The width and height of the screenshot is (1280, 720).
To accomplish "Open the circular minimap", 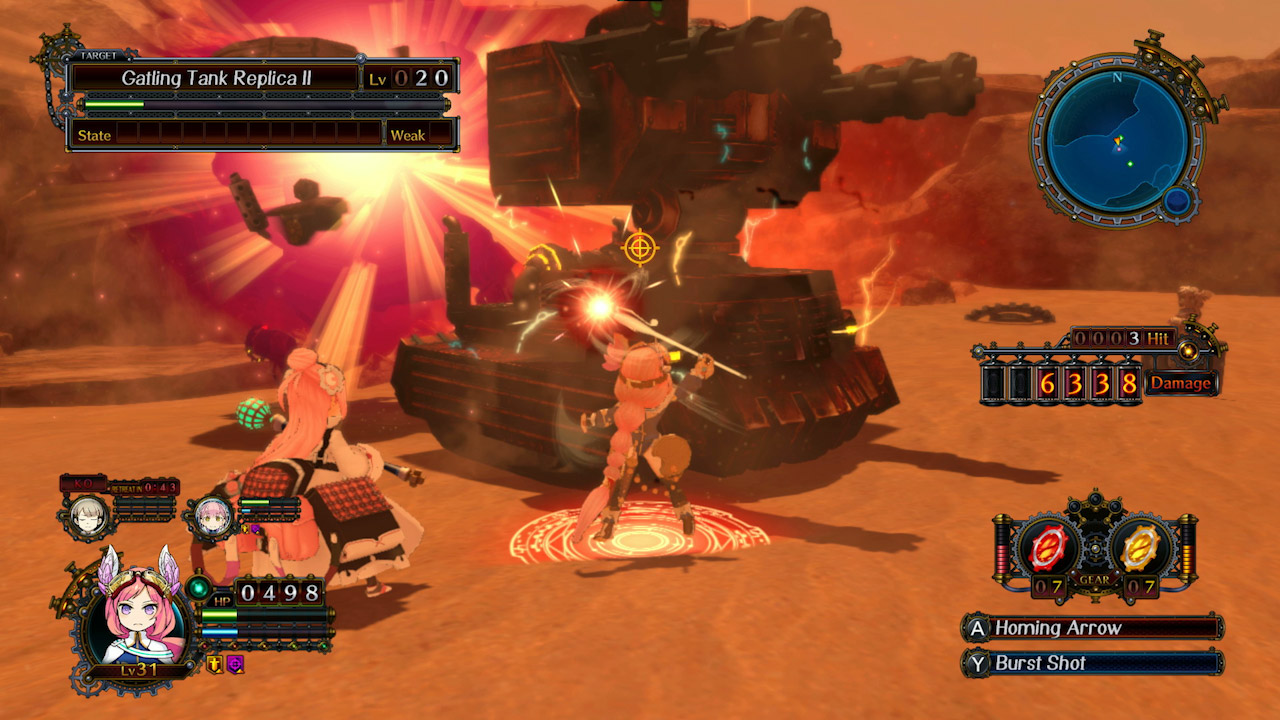I will click(x=1118, y=142).
